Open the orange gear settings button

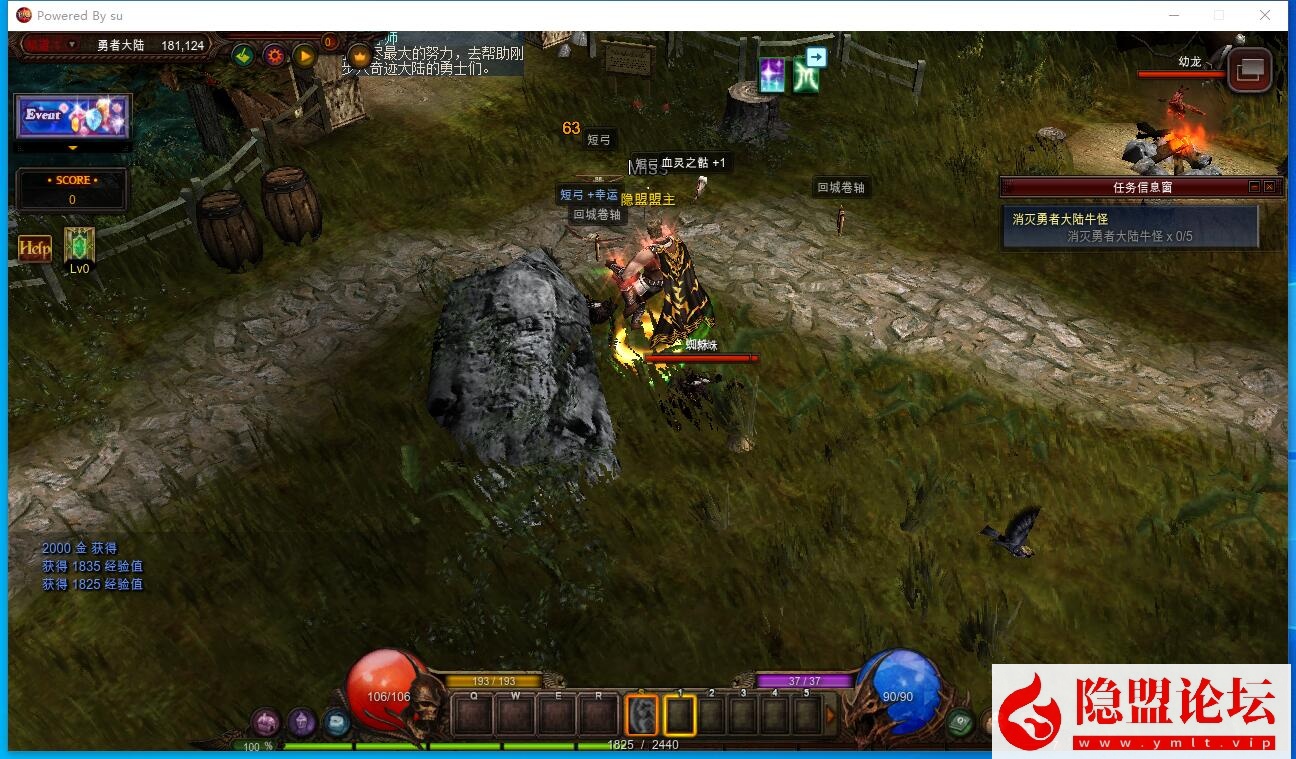(274, 55)
